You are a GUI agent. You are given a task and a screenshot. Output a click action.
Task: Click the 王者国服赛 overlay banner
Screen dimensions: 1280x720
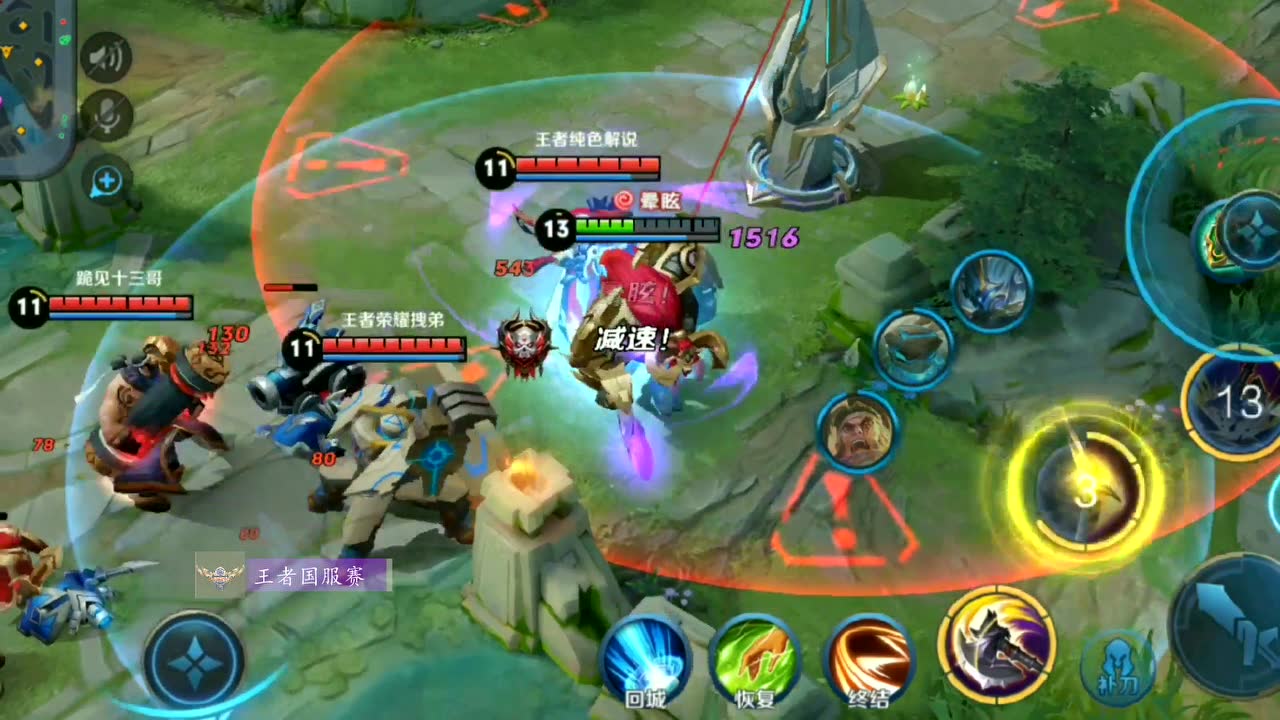[293, 576]
